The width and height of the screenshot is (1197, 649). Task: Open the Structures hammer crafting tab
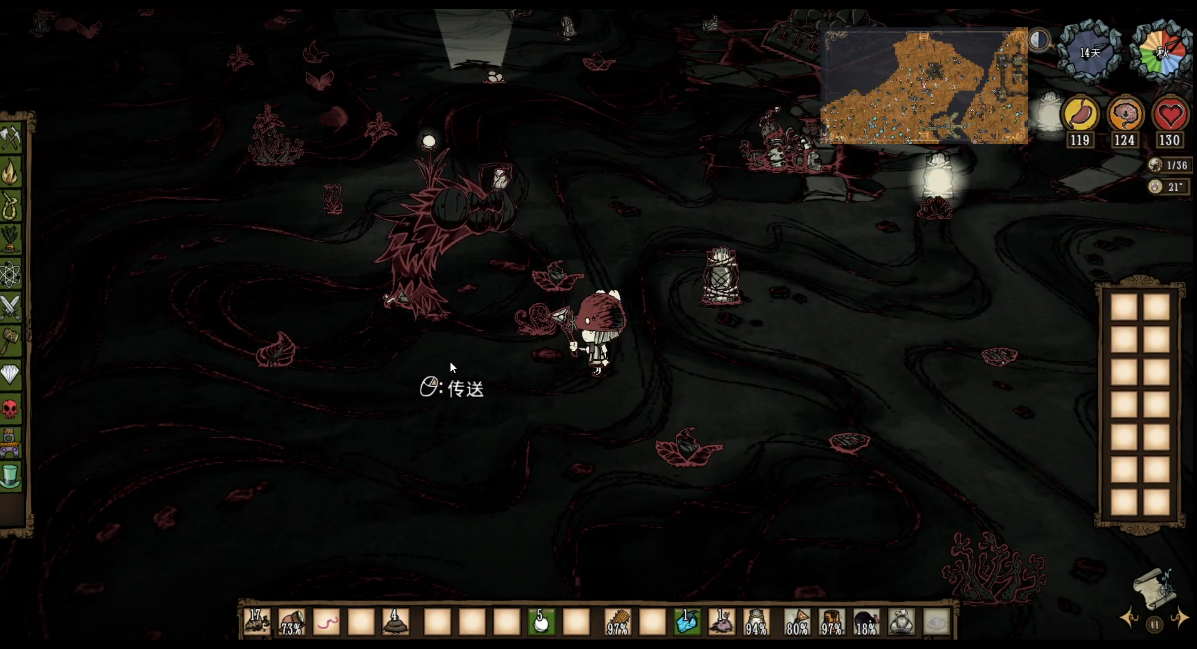tap(12, 340)
